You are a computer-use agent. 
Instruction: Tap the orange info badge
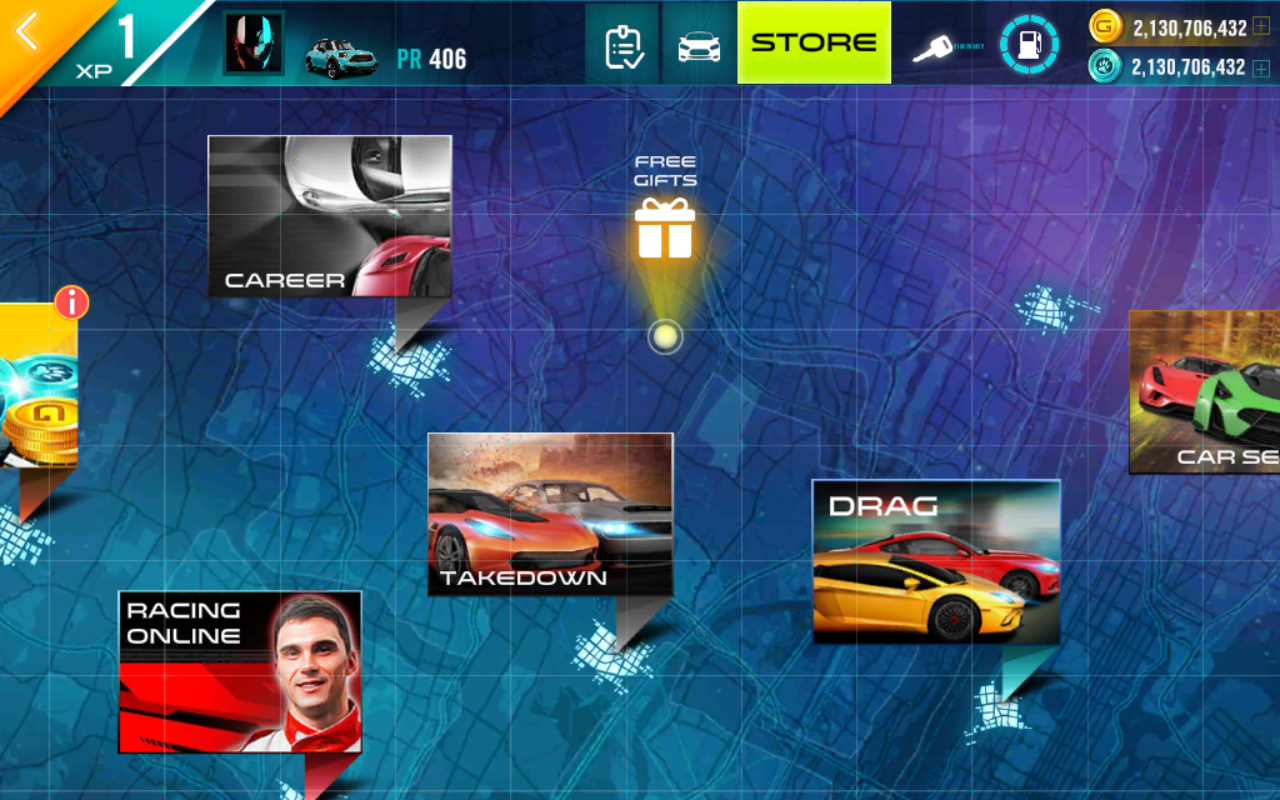(x=71, y=302)
